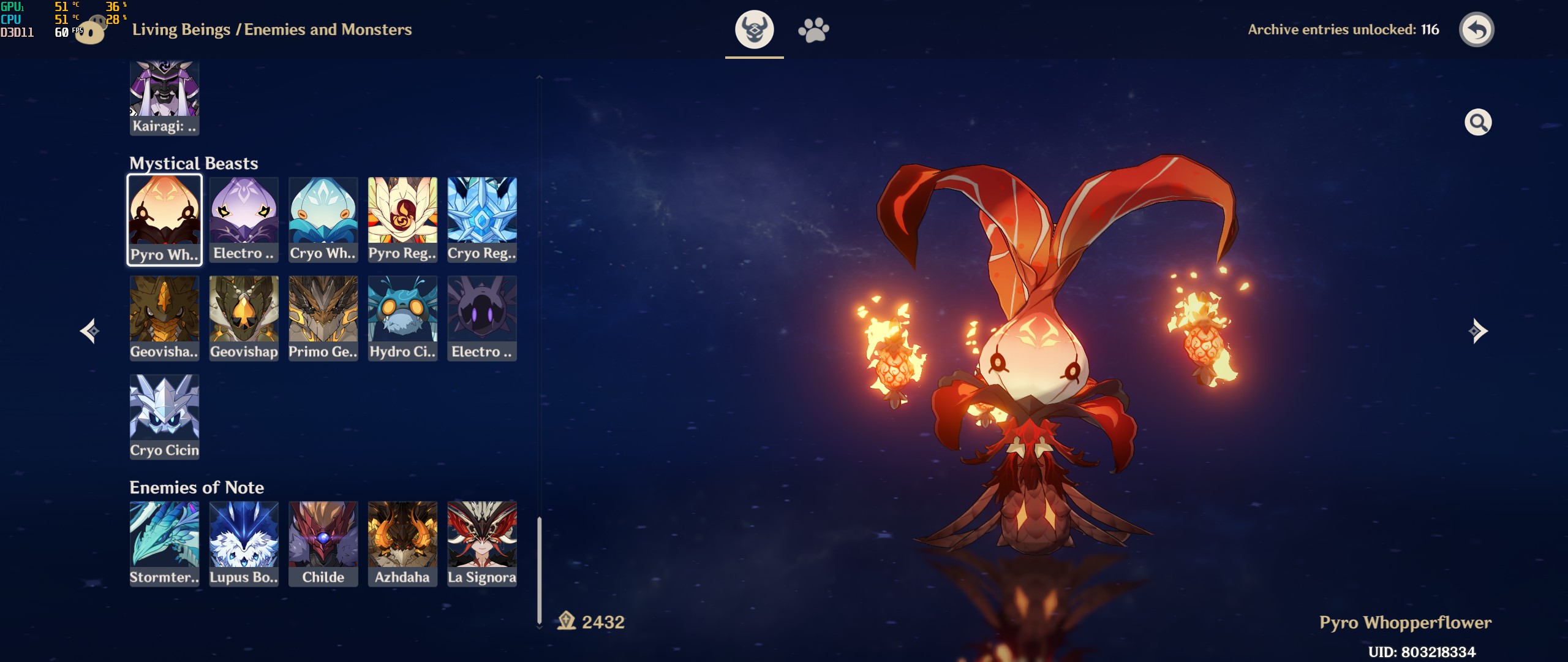The image size is (1568, 662).
Task: Select the Primo Geovishap entry
Action: [323, 318]
